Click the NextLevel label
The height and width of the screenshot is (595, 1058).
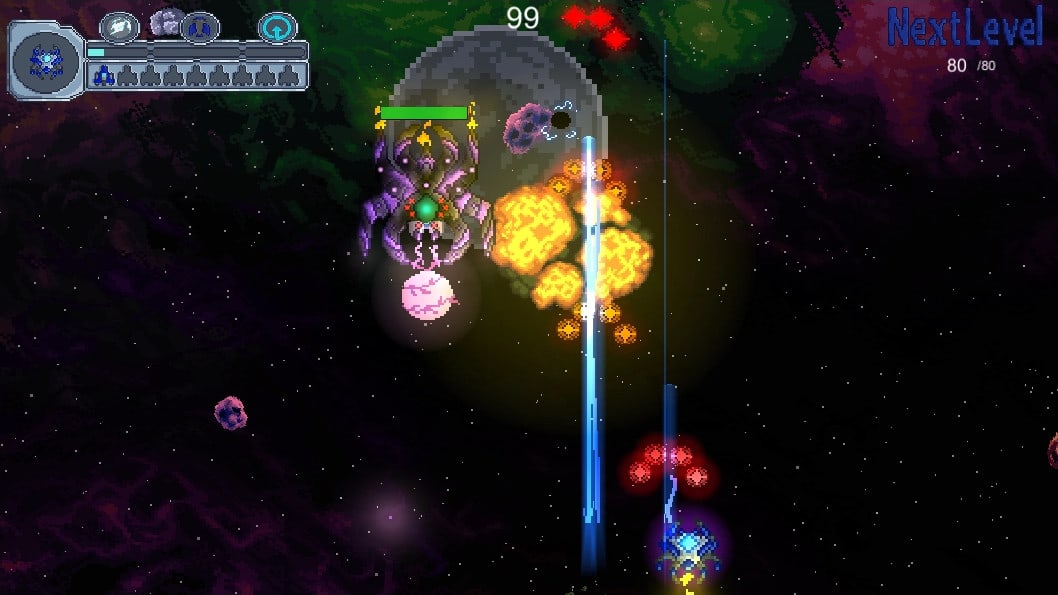[x=965, y=28]
